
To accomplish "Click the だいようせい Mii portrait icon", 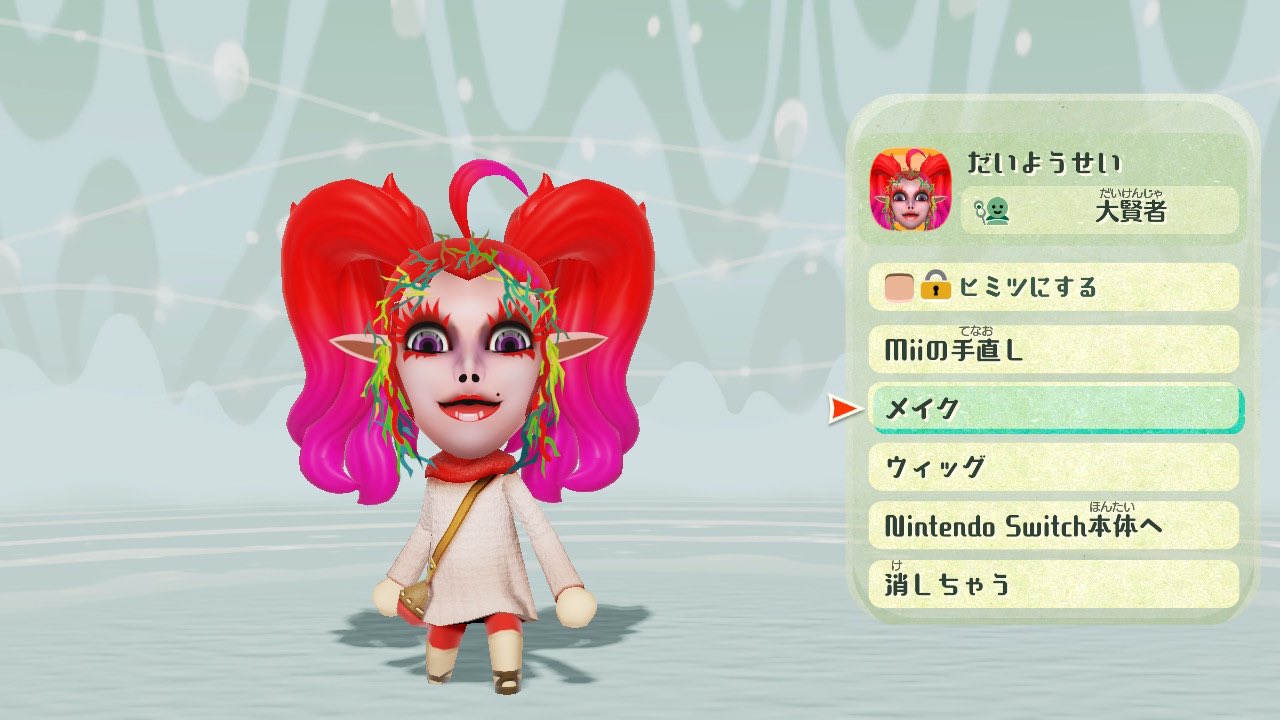I will [x=911, y=189].
